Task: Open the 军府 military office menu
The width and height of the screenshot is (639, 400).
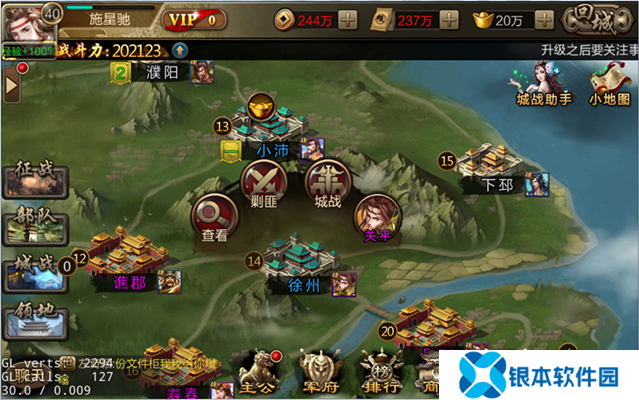Action: coord(318,372)
